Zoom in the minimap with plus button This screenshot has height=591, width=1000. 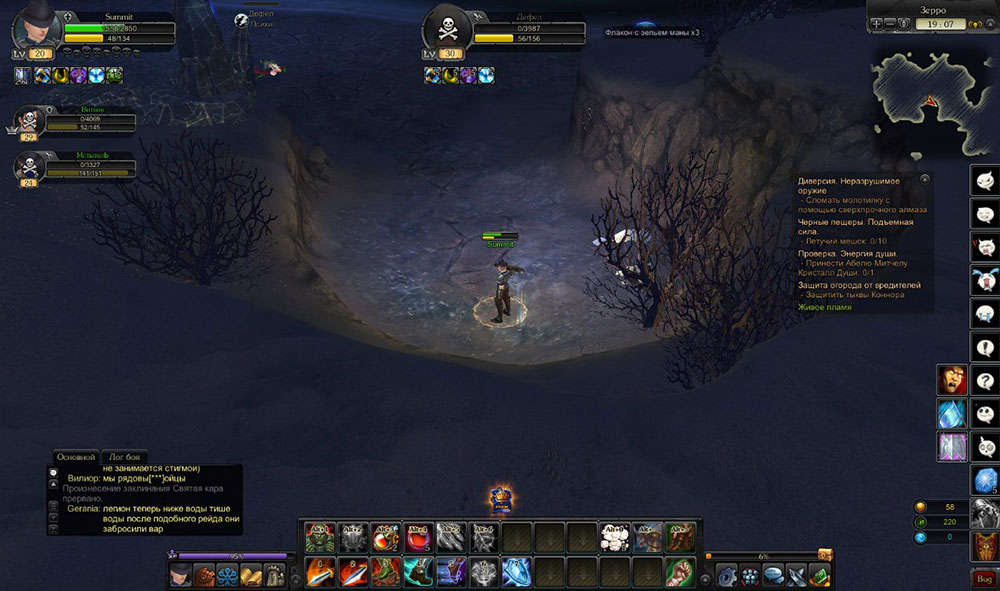coord(877,22)
